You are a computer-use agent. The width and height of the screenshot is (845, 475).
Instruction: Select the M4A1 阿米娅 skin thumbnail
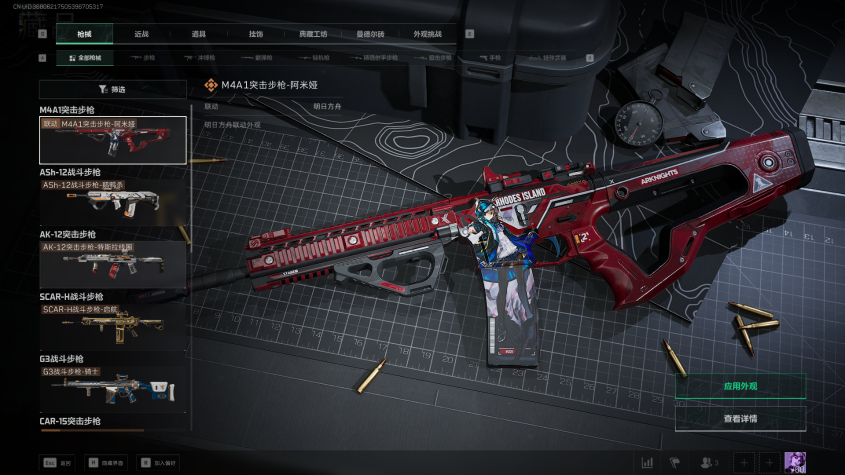click(x=112, y=140)
